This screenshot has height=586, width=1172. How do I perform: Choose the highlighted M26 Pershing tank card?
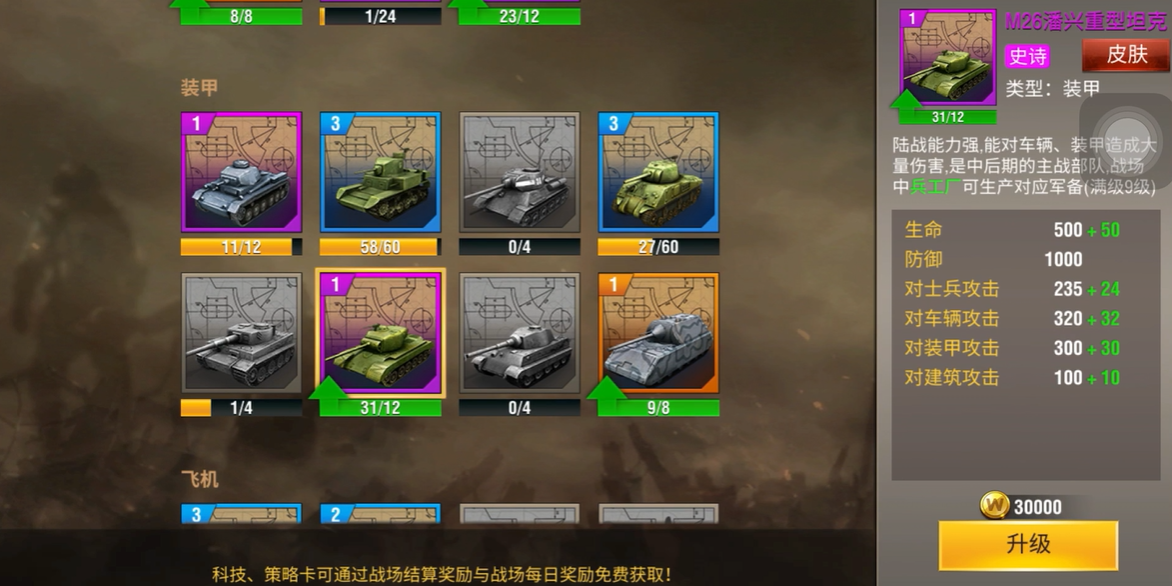tap(380, 333)
